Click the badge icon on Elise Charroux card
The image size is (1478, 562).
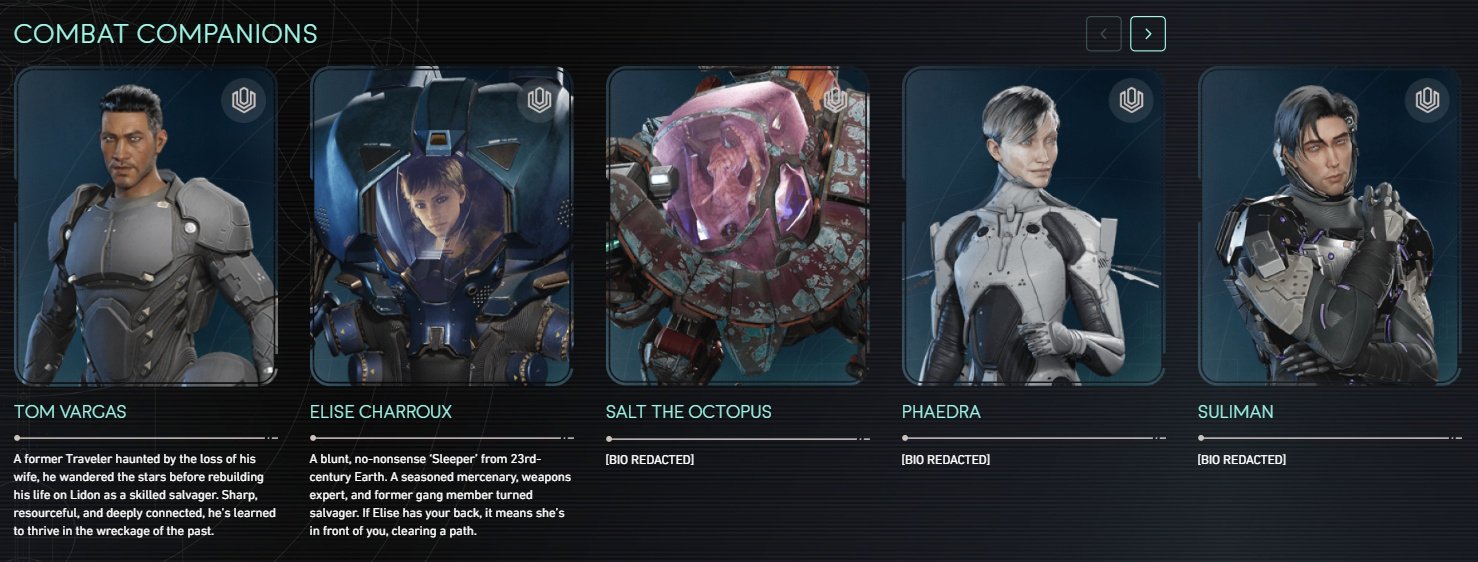[x=539, y=100]
